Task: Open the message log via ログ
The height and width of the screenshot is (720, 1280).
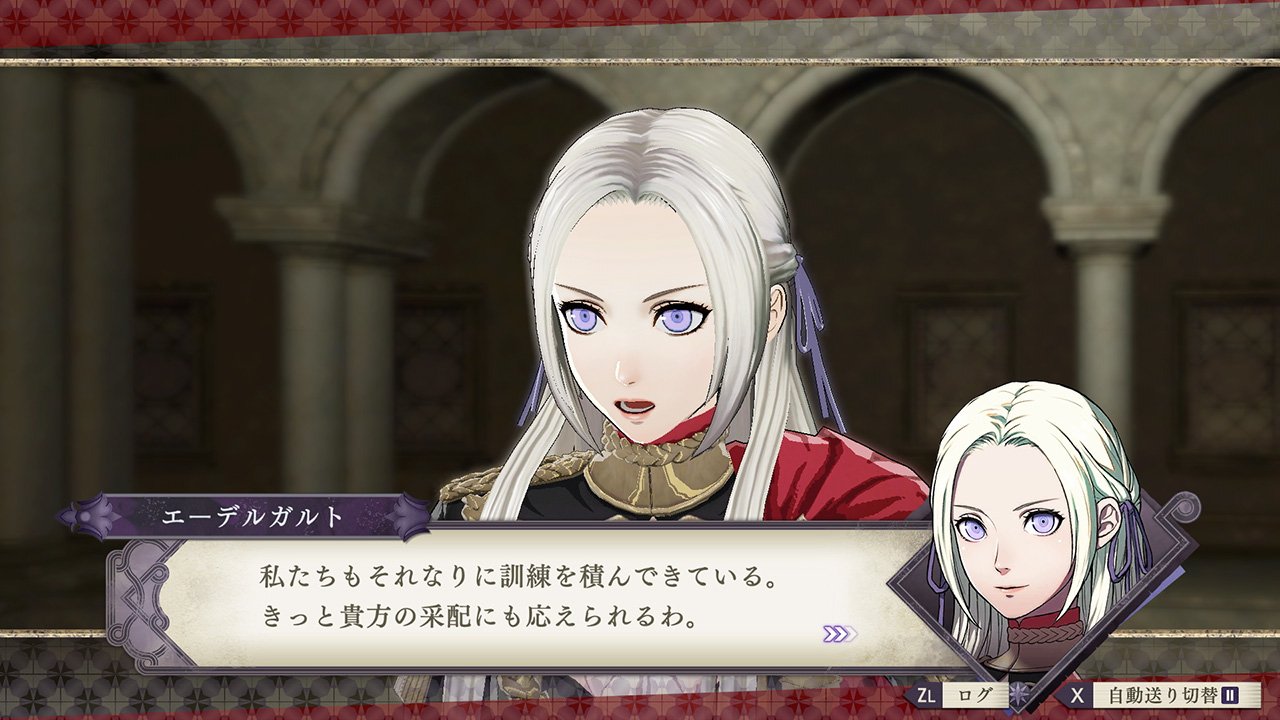Action: pos(975,693)
